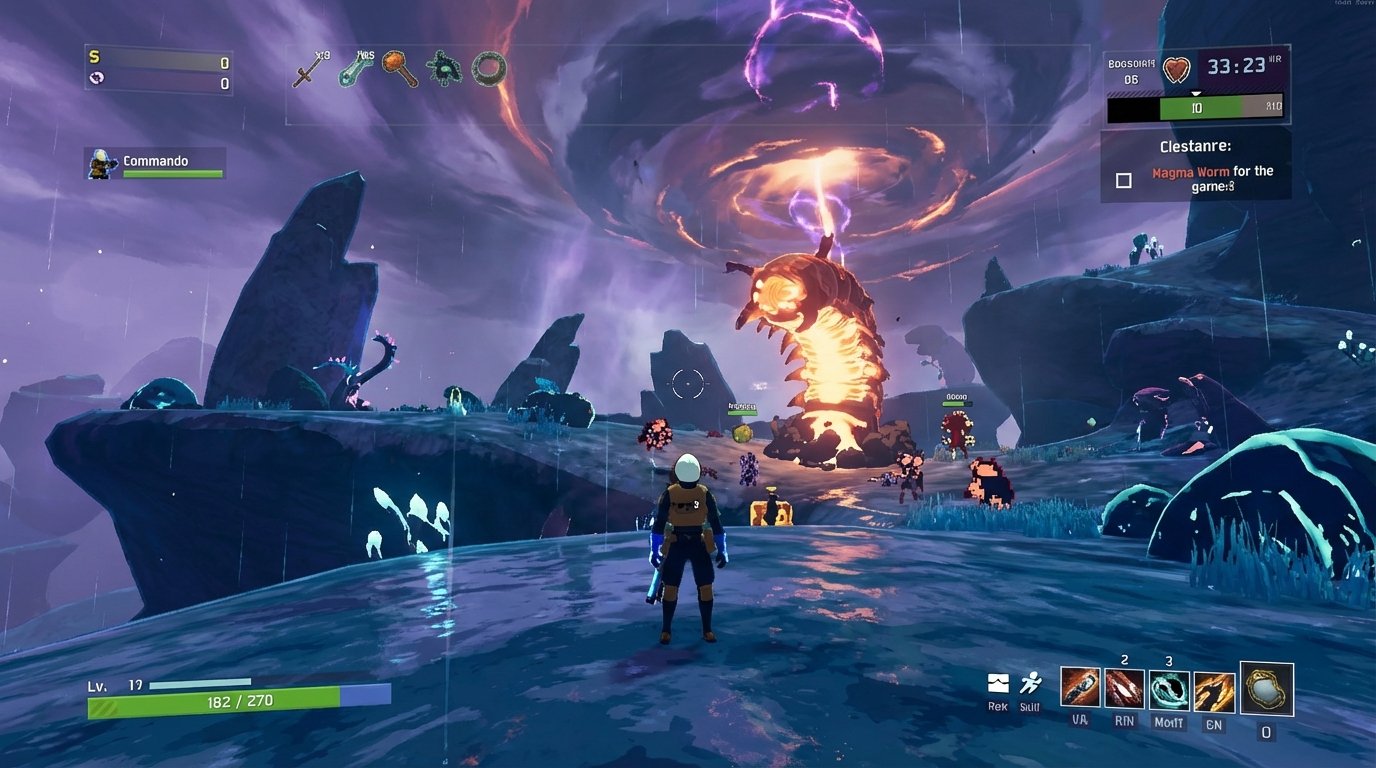Click the RIN secondary skill icon showing 2 charges
Screen dimensions: 1376x768
(x=1122, y=688)
